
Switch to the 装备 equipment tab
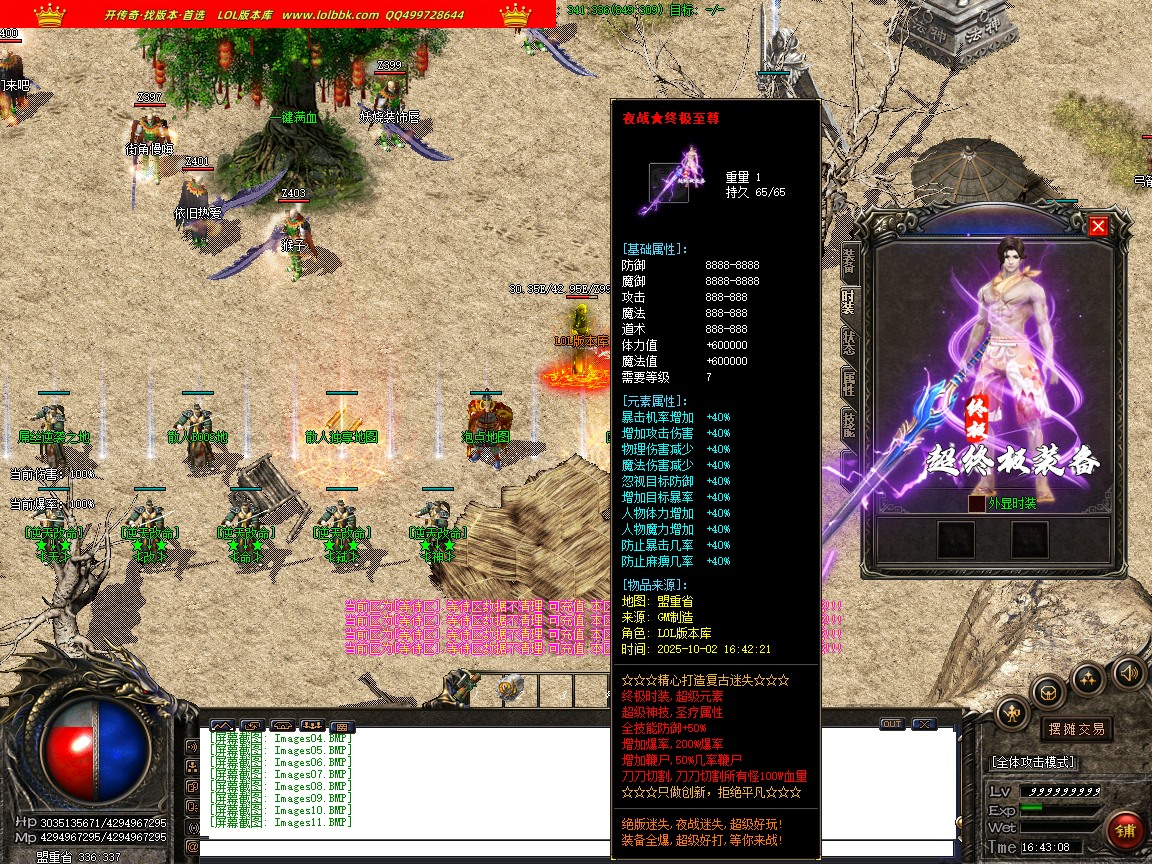[x=849, y=259]
